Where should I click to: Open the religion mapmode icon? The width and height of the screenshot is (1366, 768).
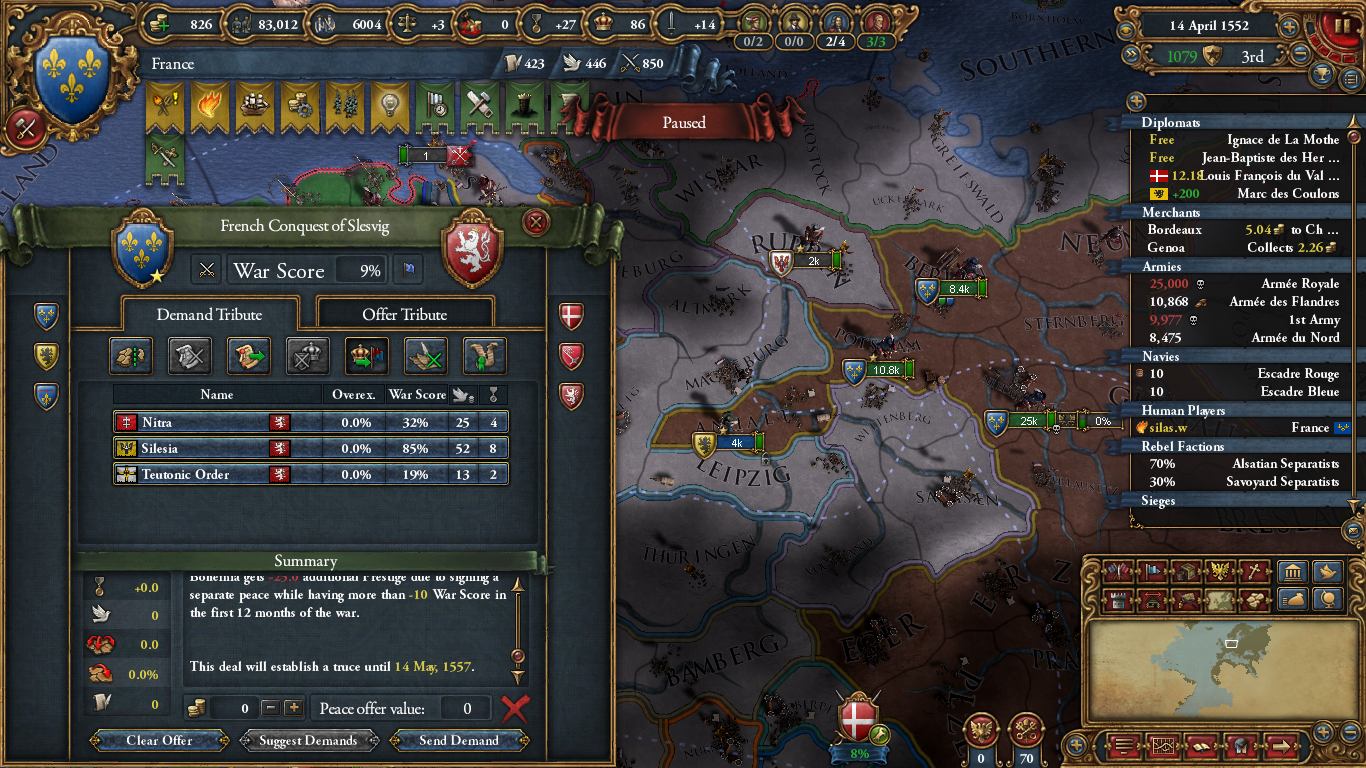1254,571
